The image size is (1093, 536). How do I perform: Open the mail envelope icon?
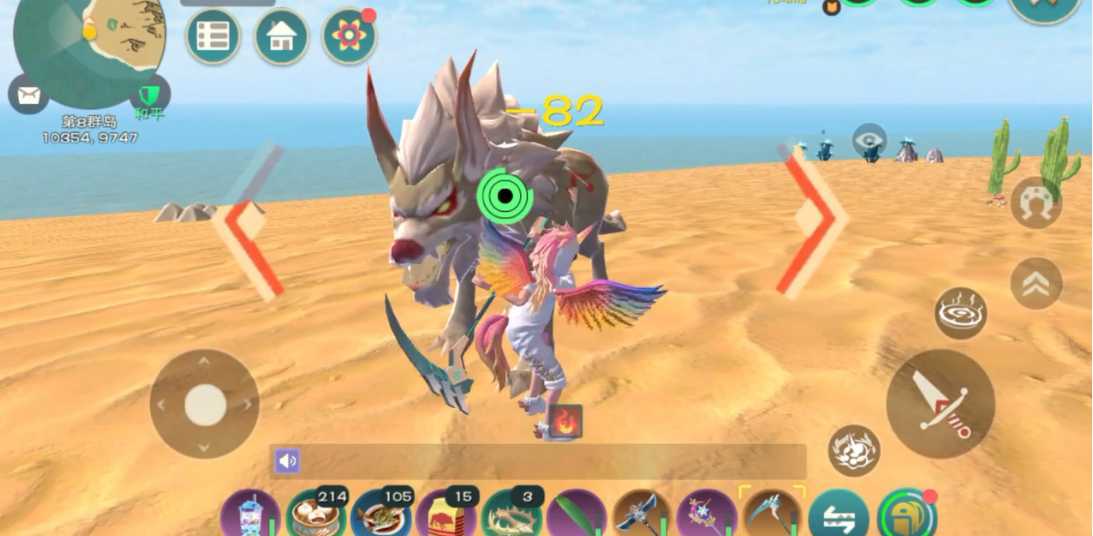(28, 95)
